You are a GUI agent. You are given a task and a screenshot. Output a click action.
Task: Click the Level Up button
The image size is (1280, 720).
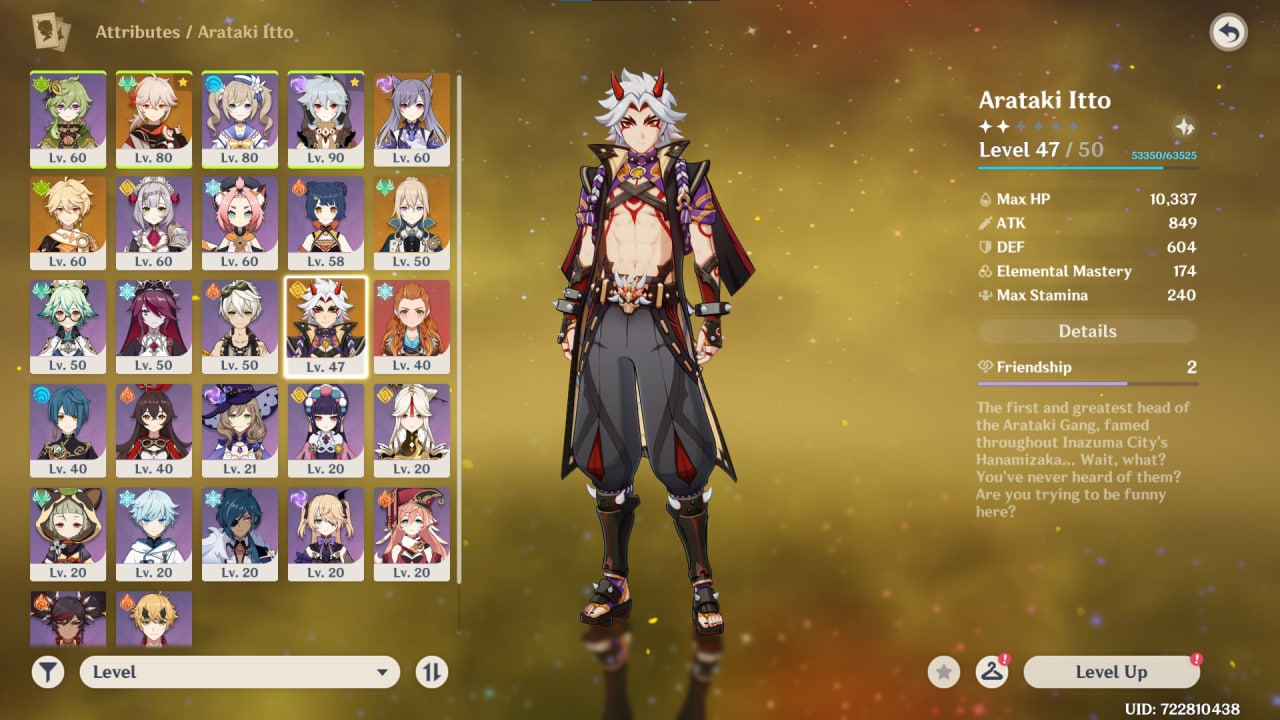pos(1111,672)
